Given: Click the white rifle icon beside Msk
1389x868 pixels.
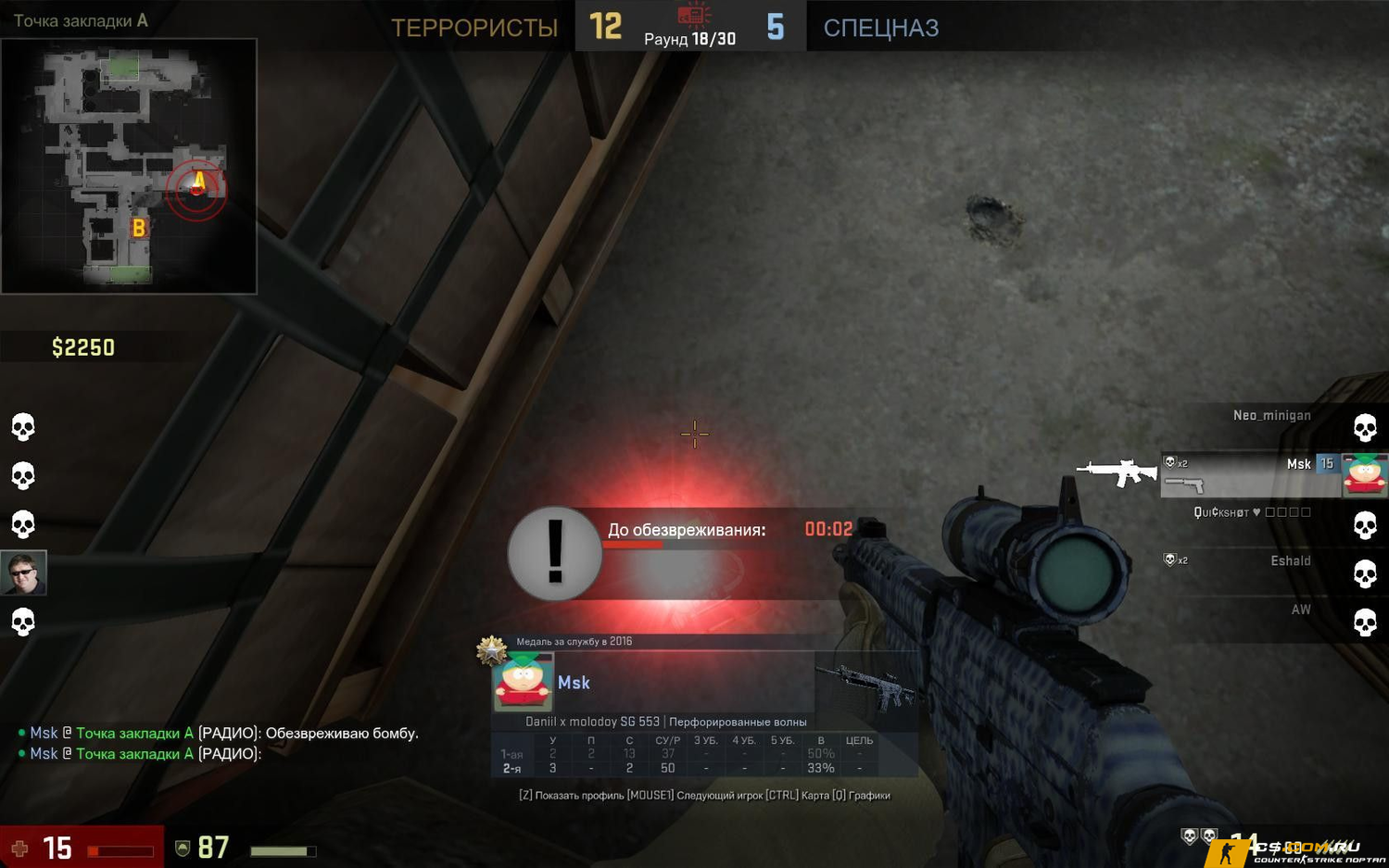Looking at the screenshot, I should (x=1118, y=472).
